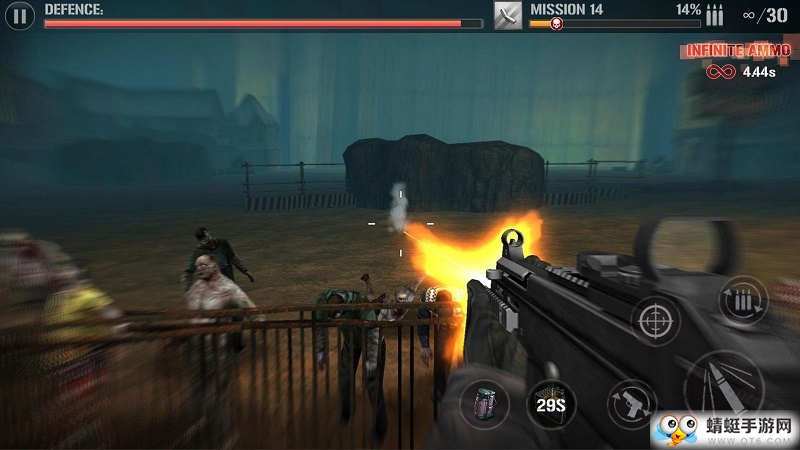Image resolution: width=800 pixels, height=450 pixels.
Task: Select the item on 29S cooldown
Action: pyautogui.click(x=552, y=404)
